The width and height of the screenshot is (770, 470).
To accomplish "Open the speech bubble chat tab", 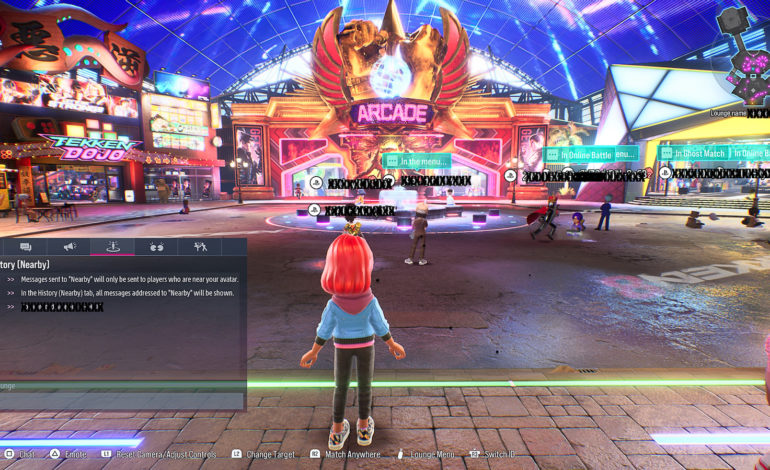I will tap(26, 246).
